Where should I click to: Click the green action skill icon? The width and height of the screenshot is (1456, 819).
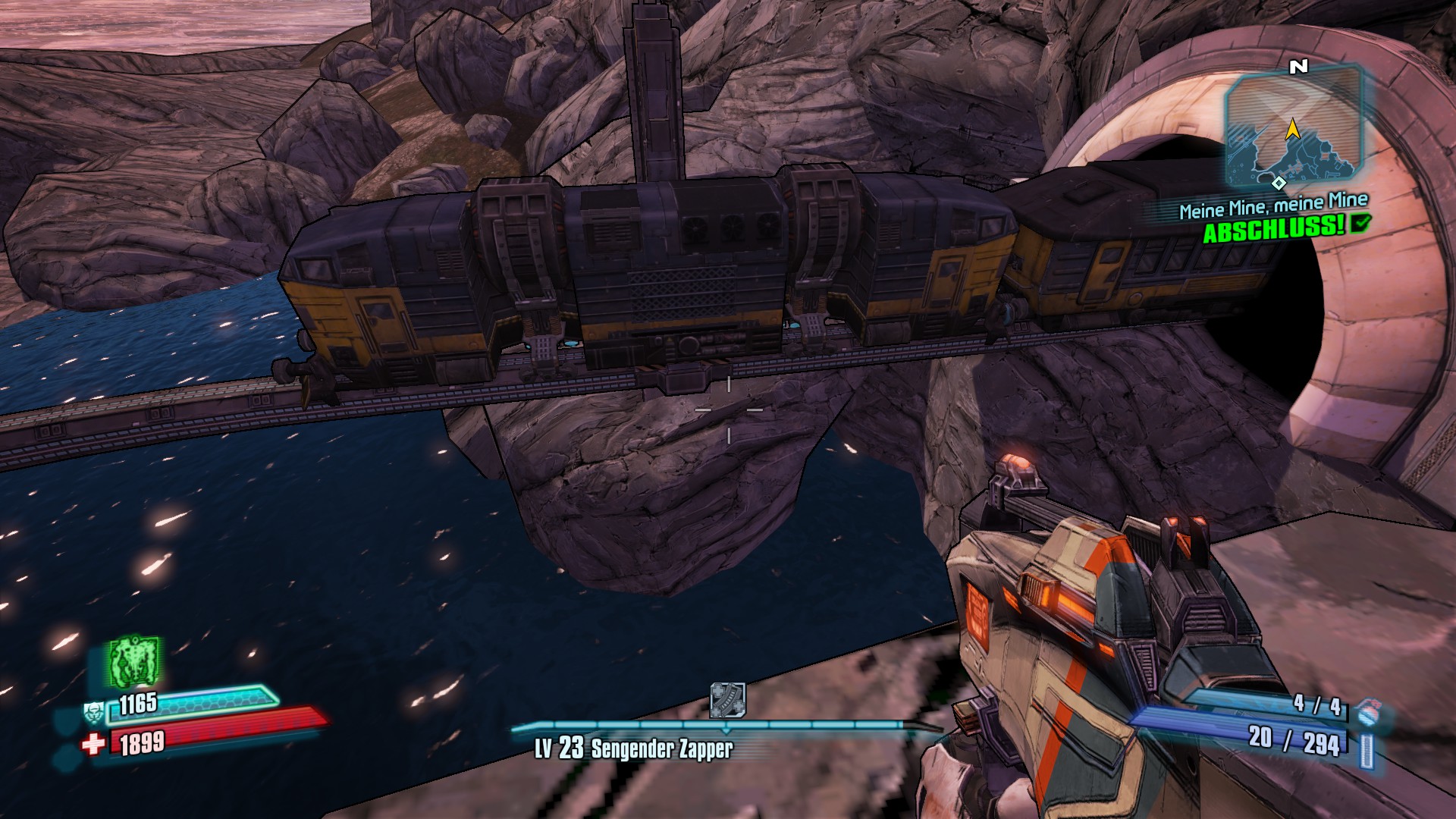tap(134, 661)
